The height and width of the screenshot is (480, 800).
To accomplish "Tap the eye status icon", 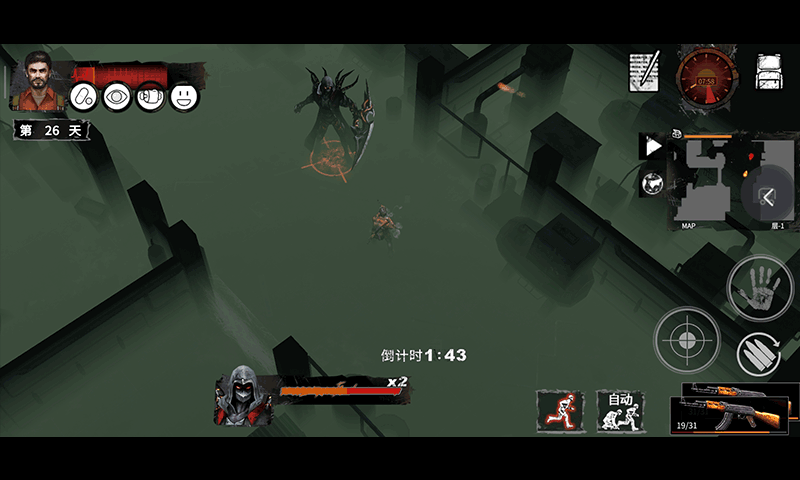I will pyautogui.click(x=117, y=97).
